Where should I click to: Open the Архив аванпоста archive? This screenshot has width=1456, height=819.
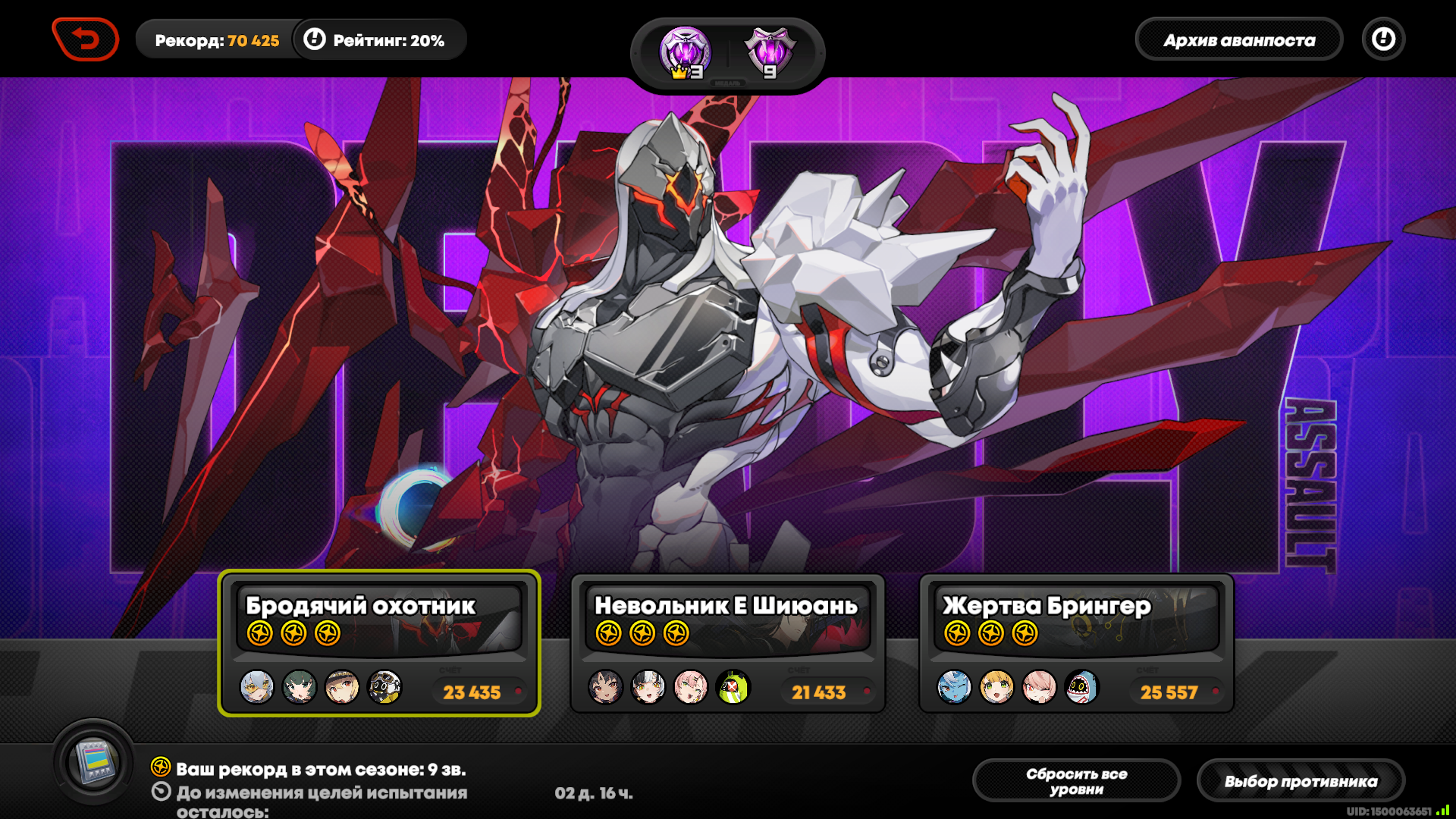1238,40
